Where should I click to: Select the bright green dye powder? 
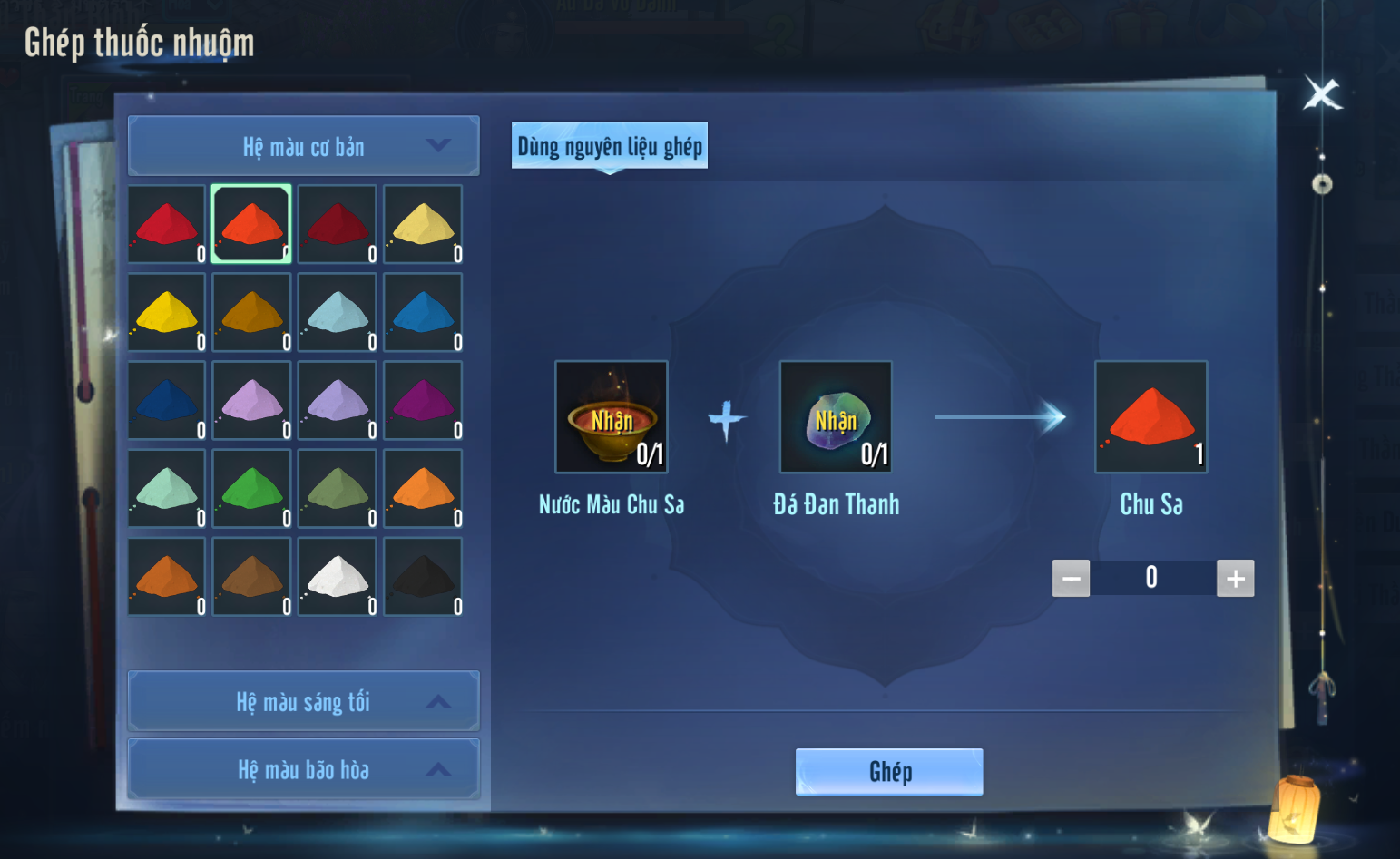coord(252,489)
